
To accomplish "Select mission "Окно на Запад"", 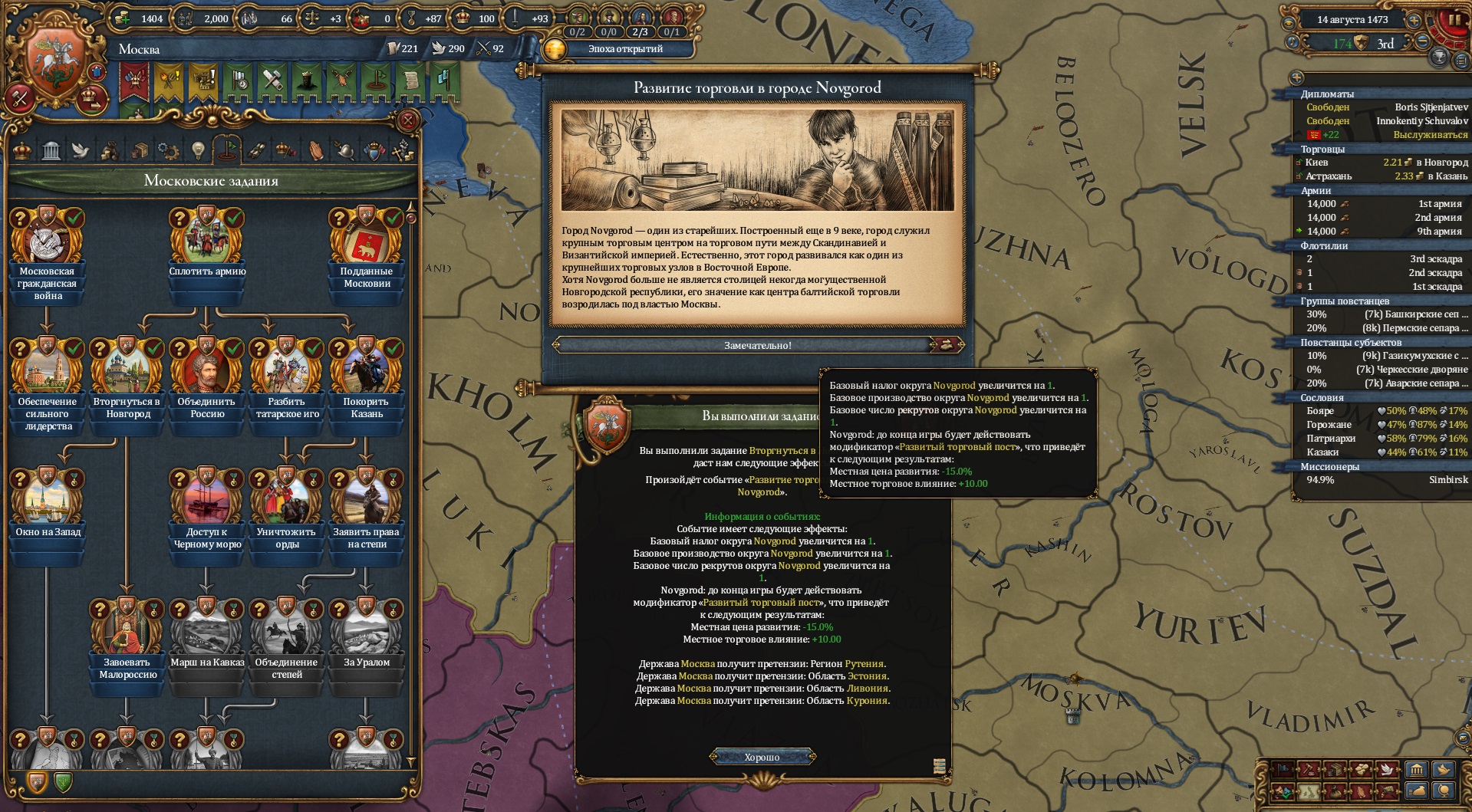I will (48, 503).
